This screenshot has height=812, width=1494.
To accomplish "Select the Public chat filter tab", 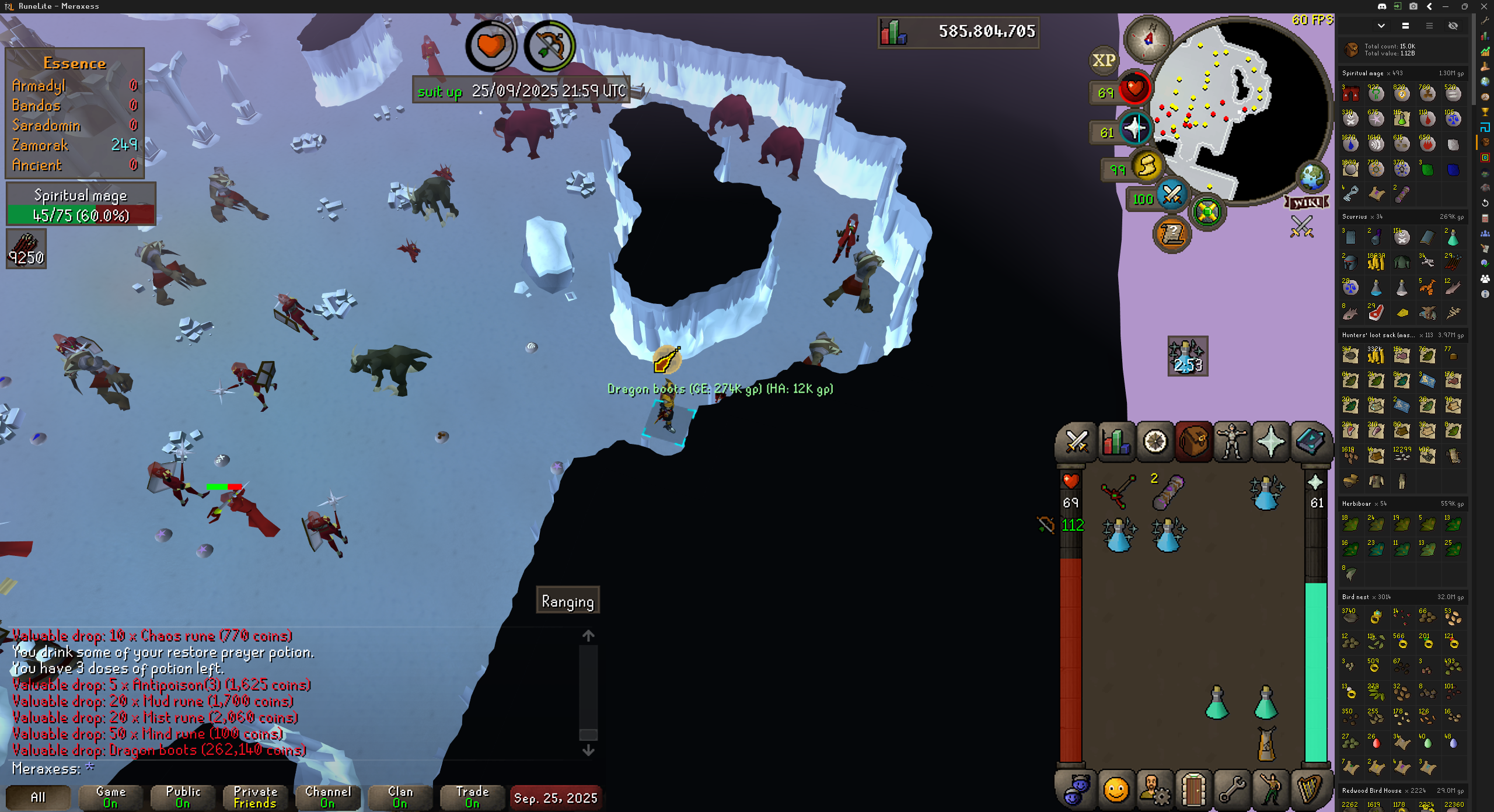I will click(x=183, y=797).
